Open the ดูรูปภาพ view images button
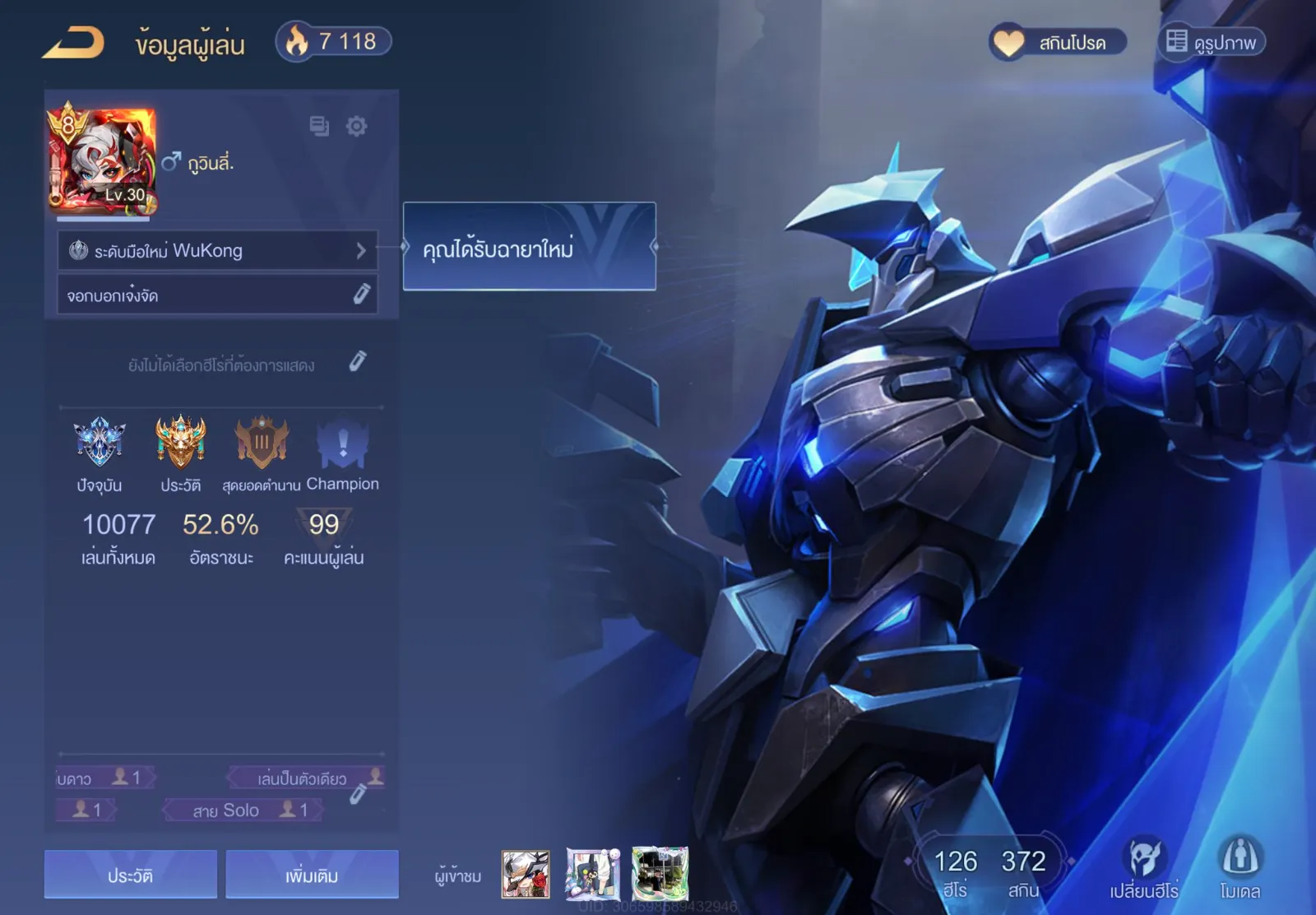Image resolution: width=1316 pixels, height=915 pixels. pyautogui.click(x=1212, y=42)
